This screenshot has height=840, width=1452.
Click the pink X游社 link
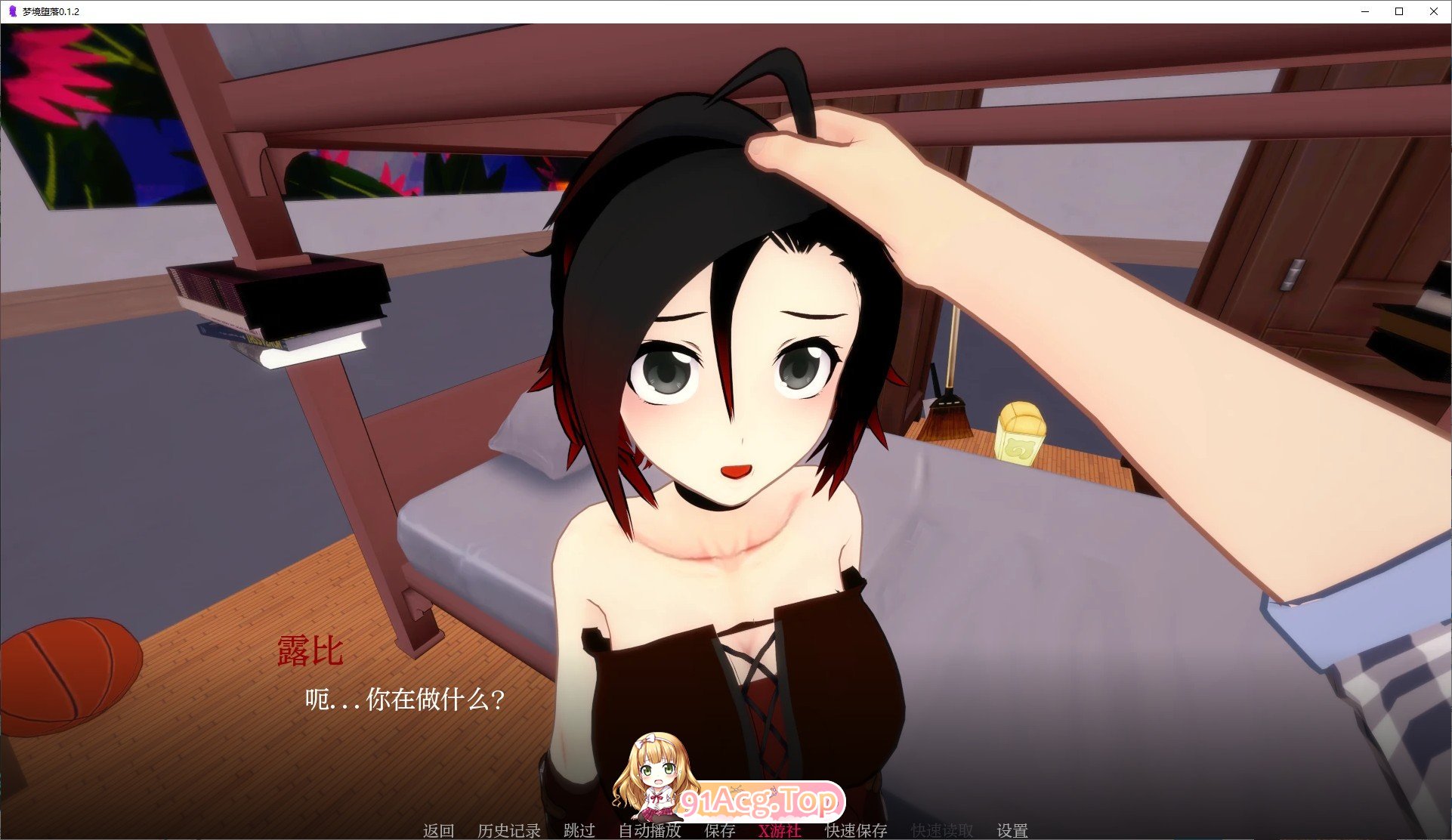point(780,829)
